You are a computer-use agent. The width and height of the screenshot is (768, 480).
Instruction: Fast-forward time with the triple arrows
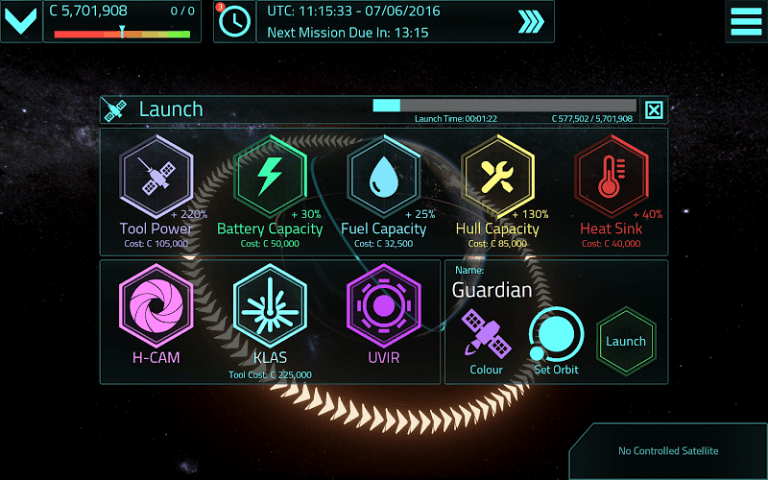click(x=531, y=22)
